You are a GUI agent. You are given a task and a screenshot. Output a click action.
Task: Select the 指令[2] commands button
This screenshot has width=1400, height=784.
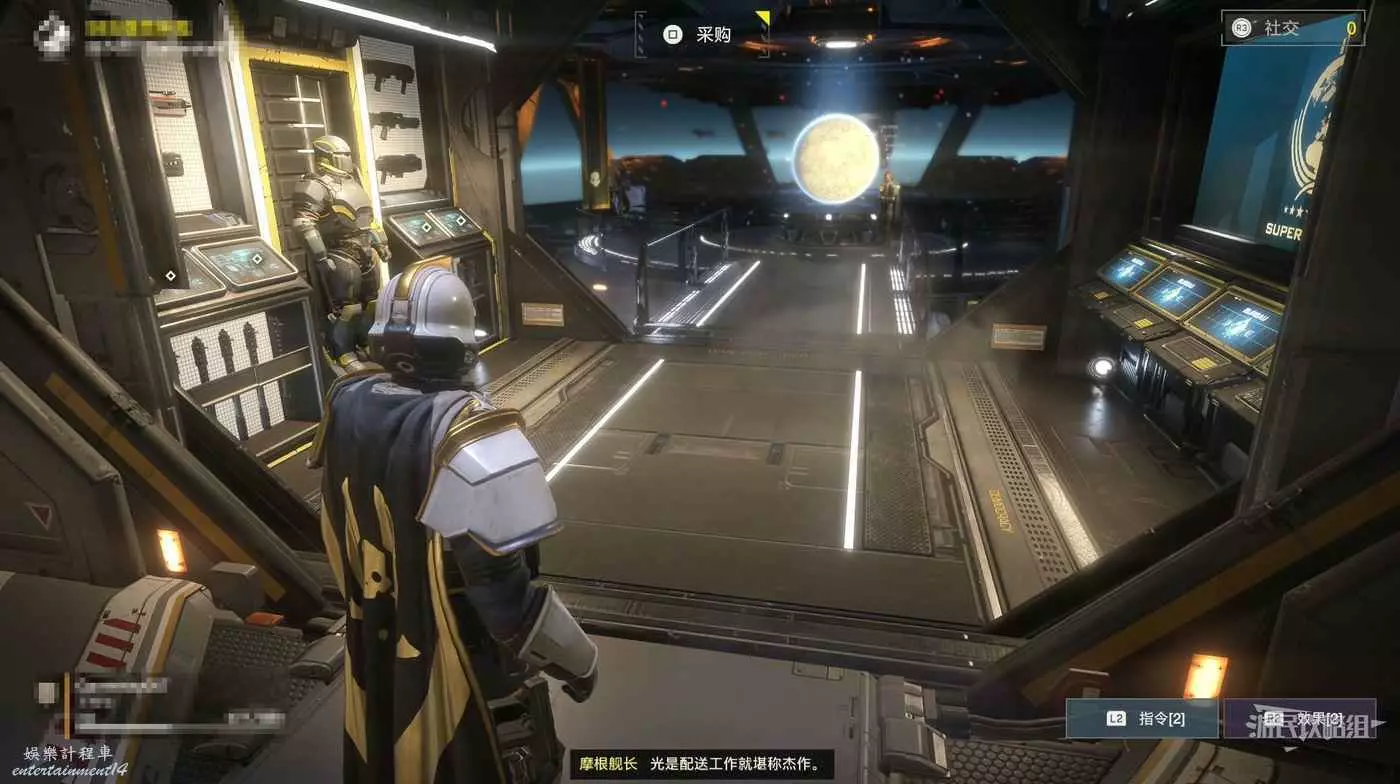pos(1141,718)
